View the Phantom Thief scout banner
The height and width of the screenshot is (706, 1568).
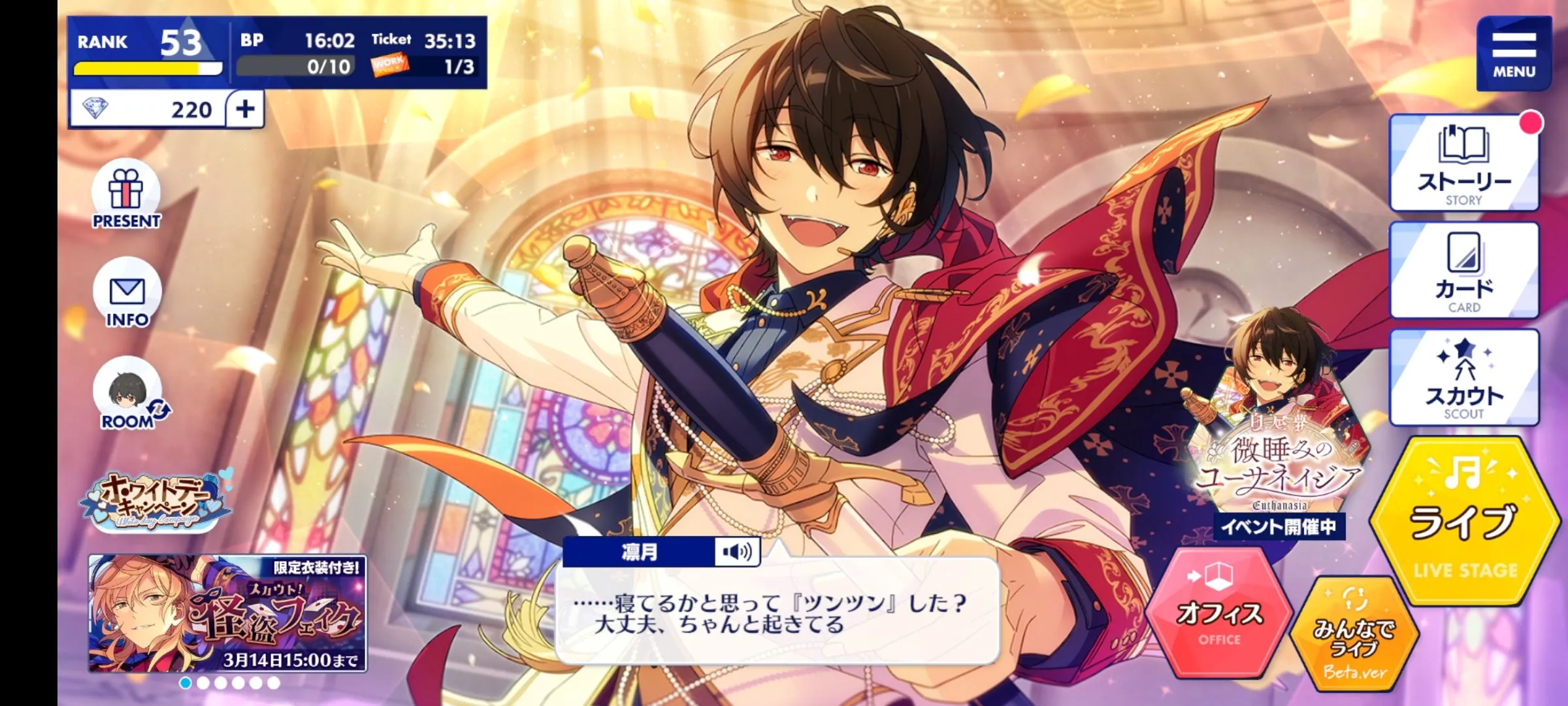click(227, 613)
